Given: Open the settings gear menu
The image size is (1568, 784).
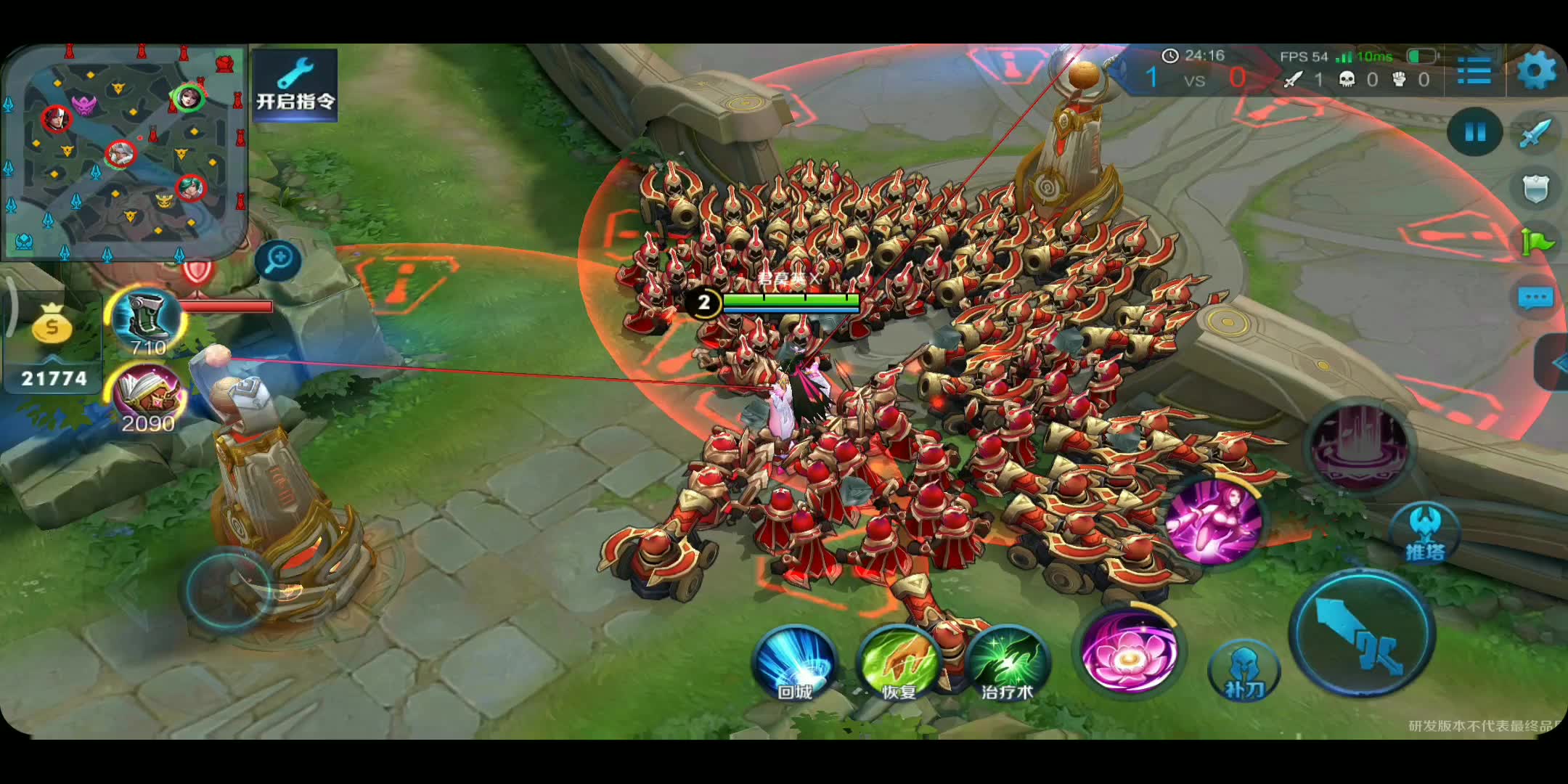Looking at the screenshot, I should pyautogui.click(x=1537, y=71).
